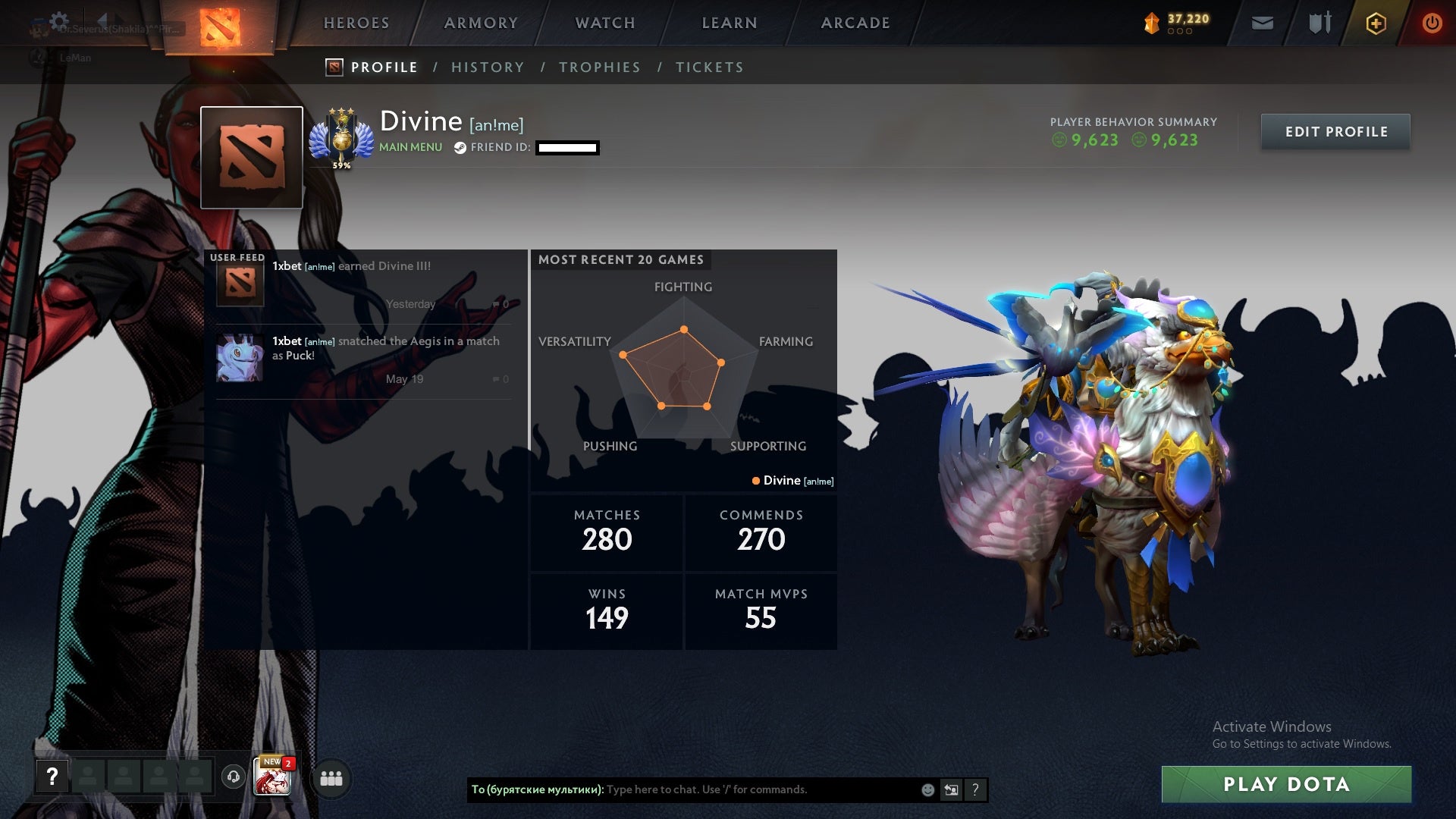Screen dimensions: 1456x819
Task: Click the Dota 2 logo home button
Action: 220,27
